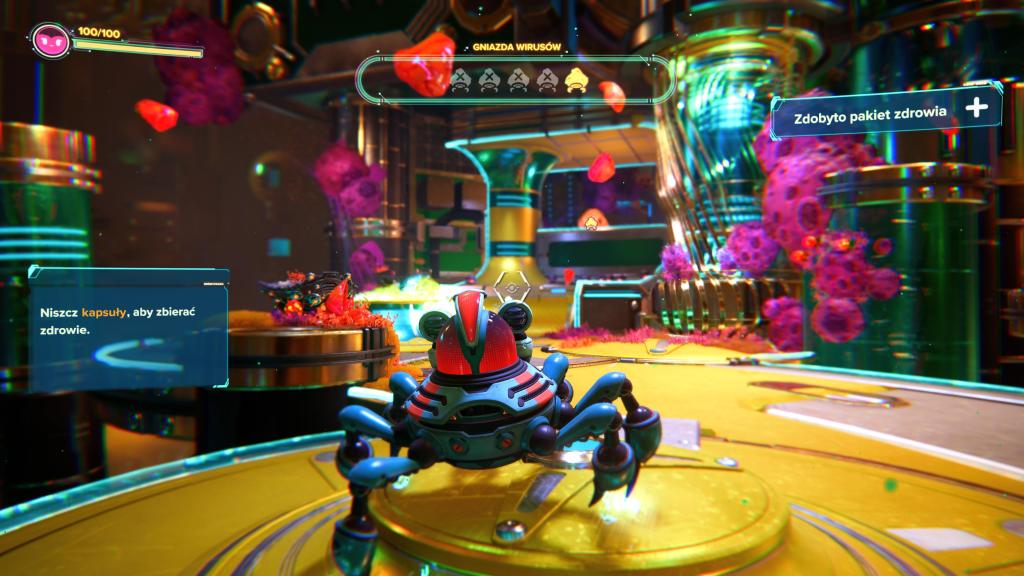The image size is (1024, 576).
Task: Click the yellow remaining virus nest icon
Action: click(574, 80)
